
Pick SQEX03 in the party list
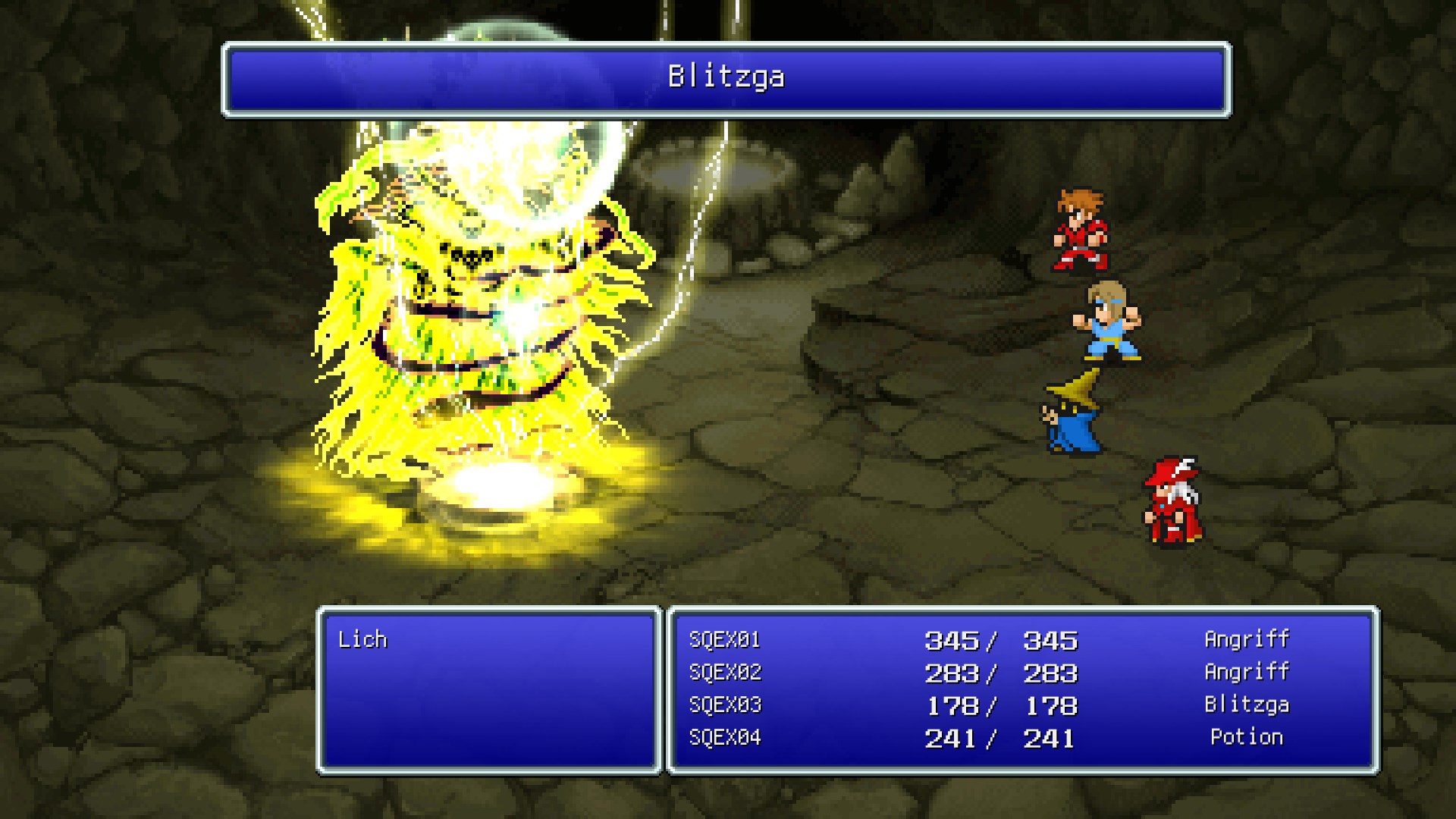pos(724,704)
